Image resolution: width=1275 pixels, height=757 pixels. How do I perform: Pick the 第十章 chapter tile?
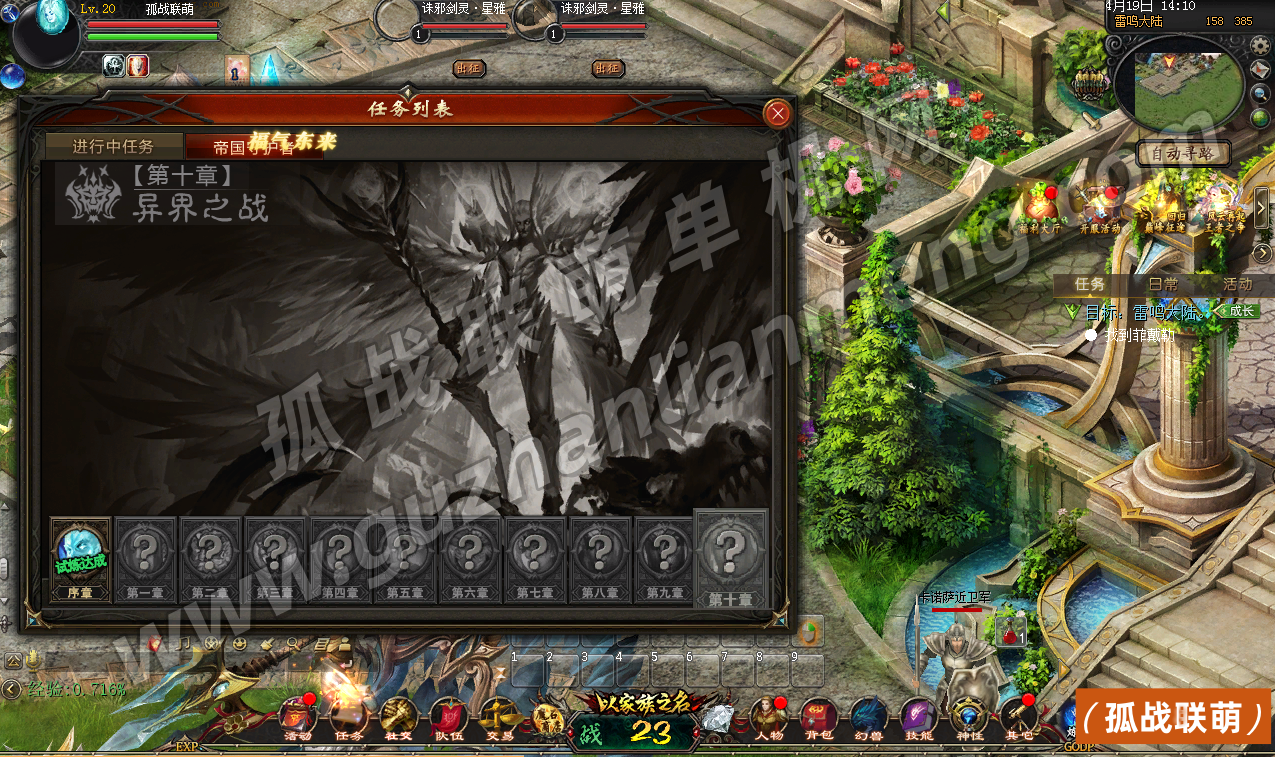tap(730, 559)
